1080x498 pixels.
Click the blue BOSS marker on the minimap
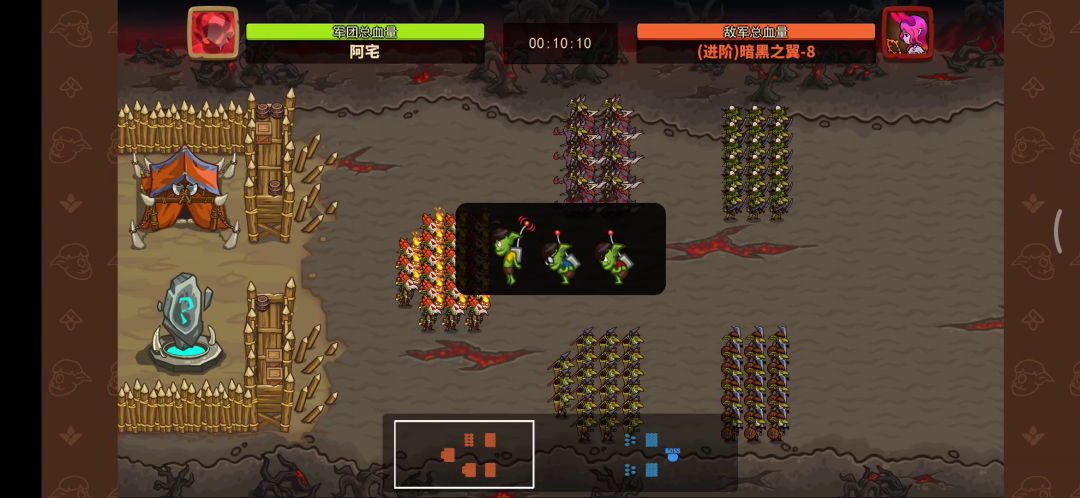click(672, 455)
